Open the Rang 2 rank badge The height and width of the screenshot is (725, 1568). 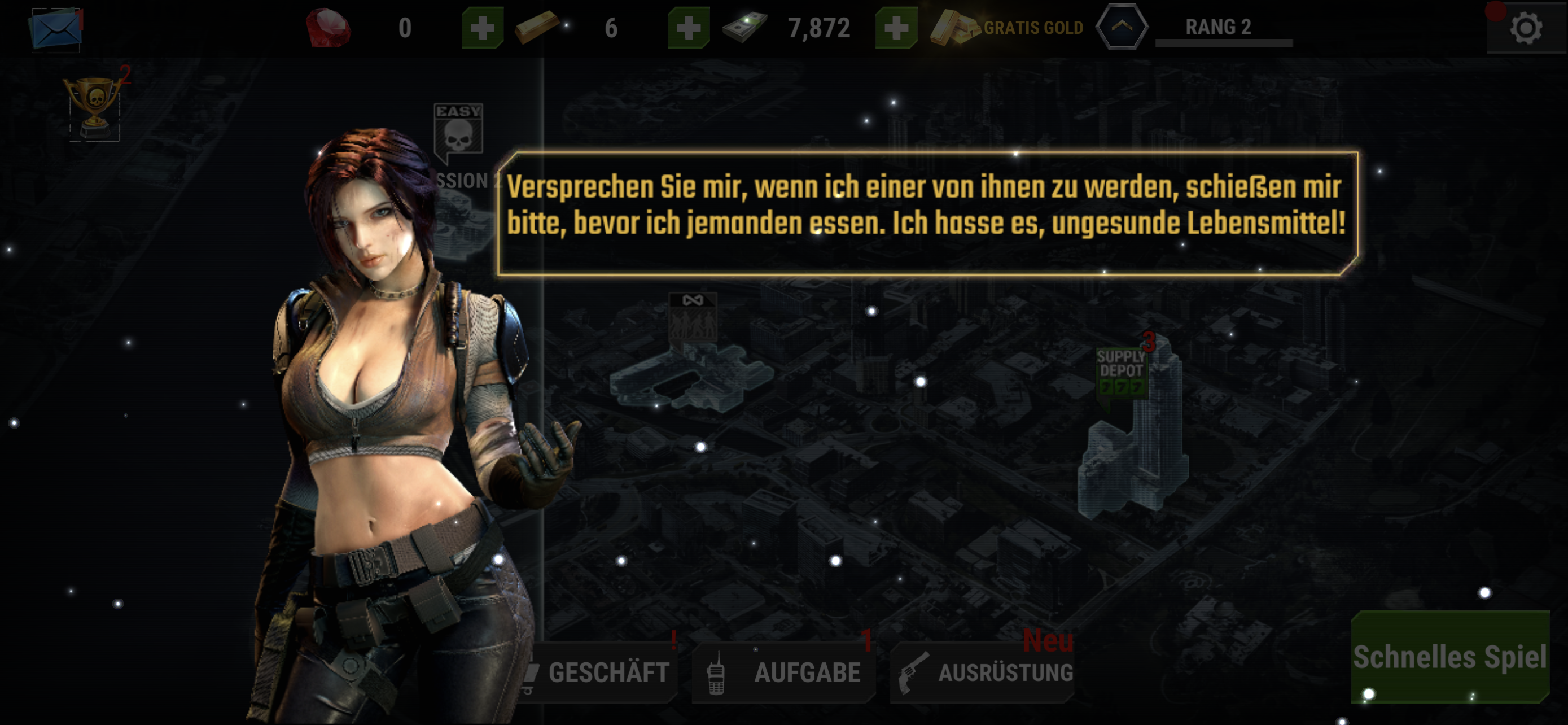tap(1122, 27)
